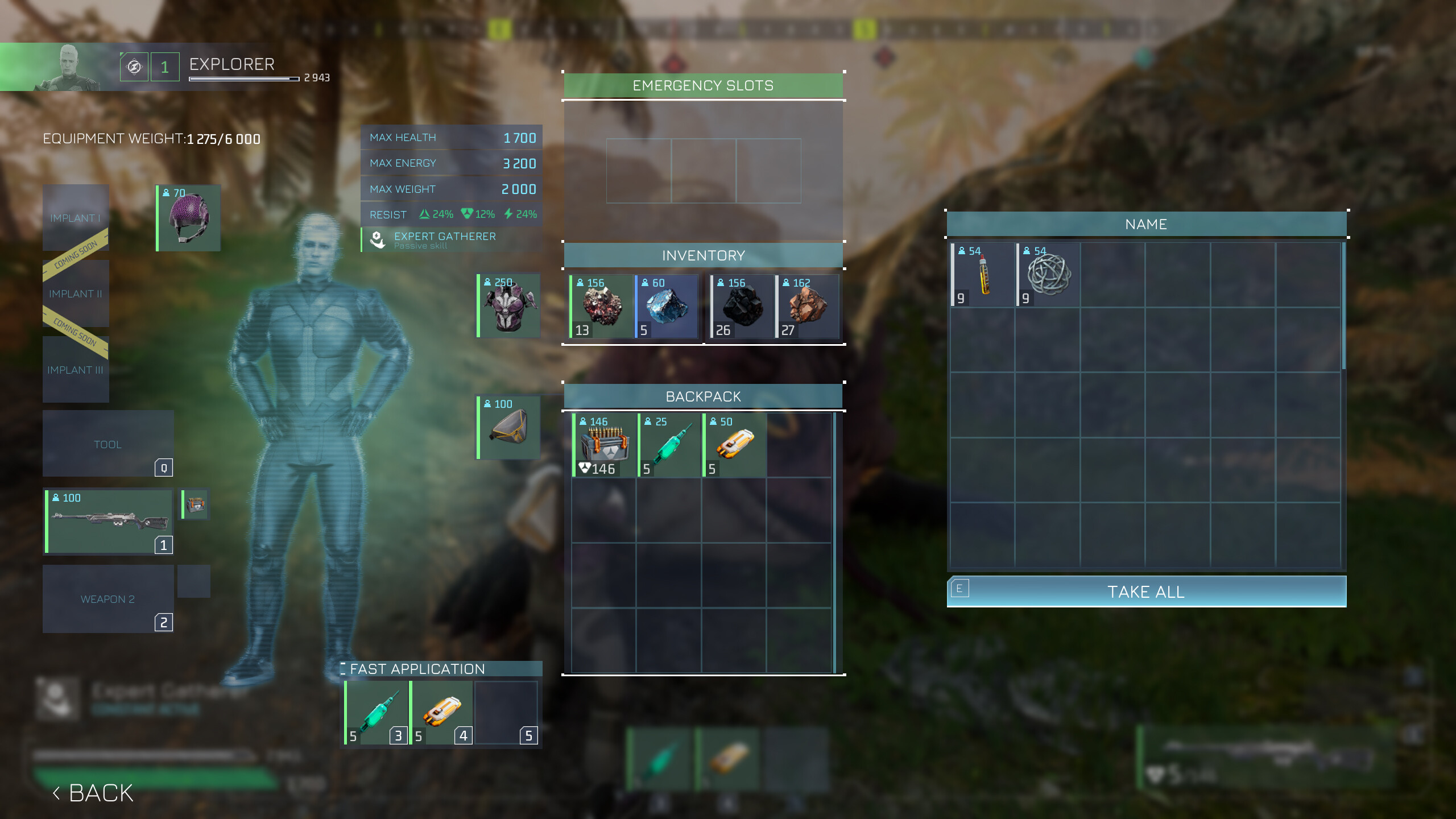The width and height of the screenshot is (1456, 819).
Task: Click the black coal ore in inventory
Action: click(x=743, y=307)
